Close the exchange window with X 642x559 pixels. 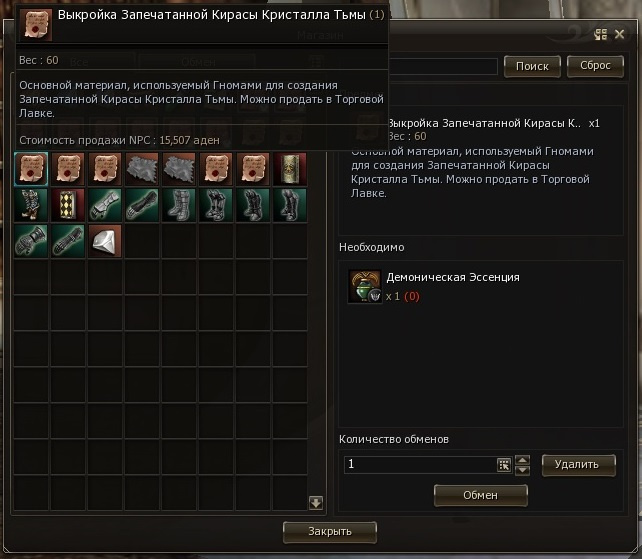tap(619, 34)
